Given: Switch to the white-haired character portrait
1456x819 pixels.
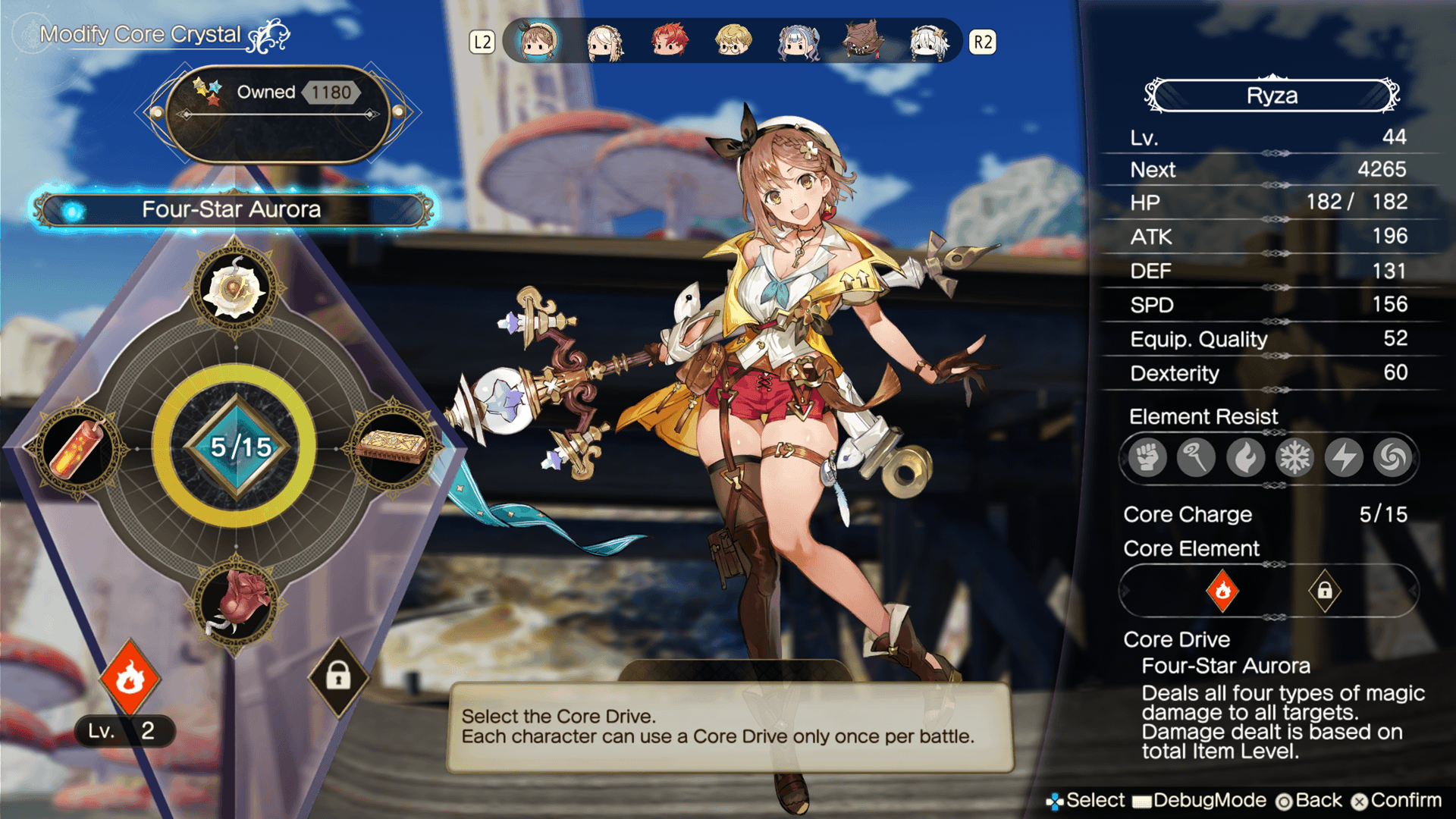Looking at the screenshot, I should click(928, 42).
